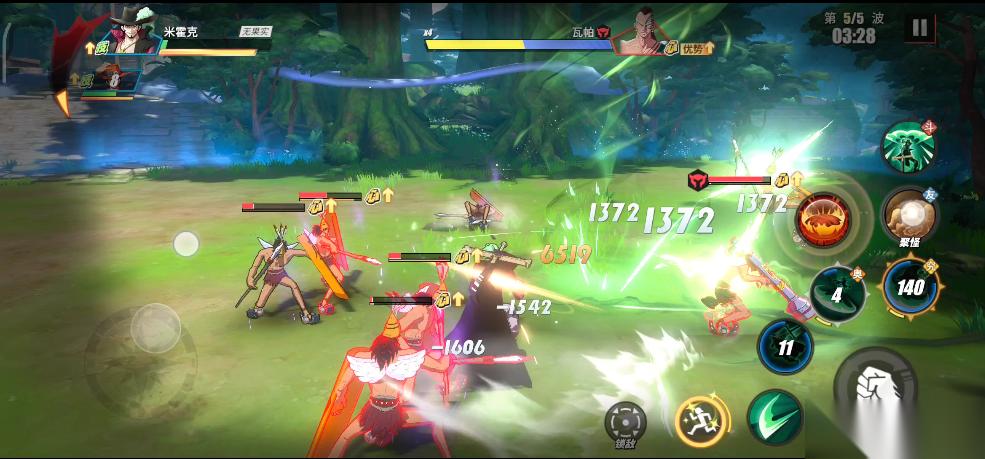985x459 pixels.
Task: Select the skill on cooldown showing 11
Action: pyautogui.click(x=785, y=347)
